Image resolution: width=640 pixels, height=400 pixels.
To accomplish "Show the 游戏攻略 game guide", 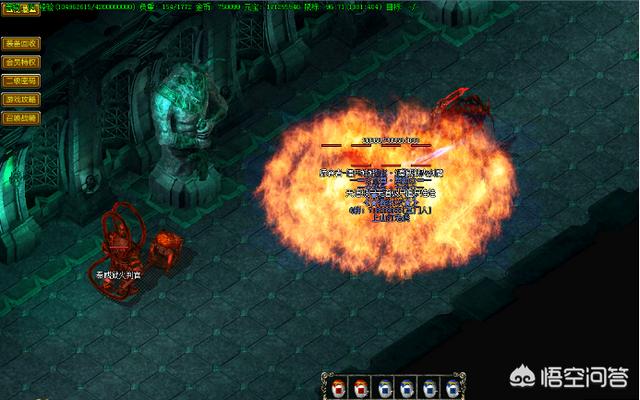I will pos(21,99).
